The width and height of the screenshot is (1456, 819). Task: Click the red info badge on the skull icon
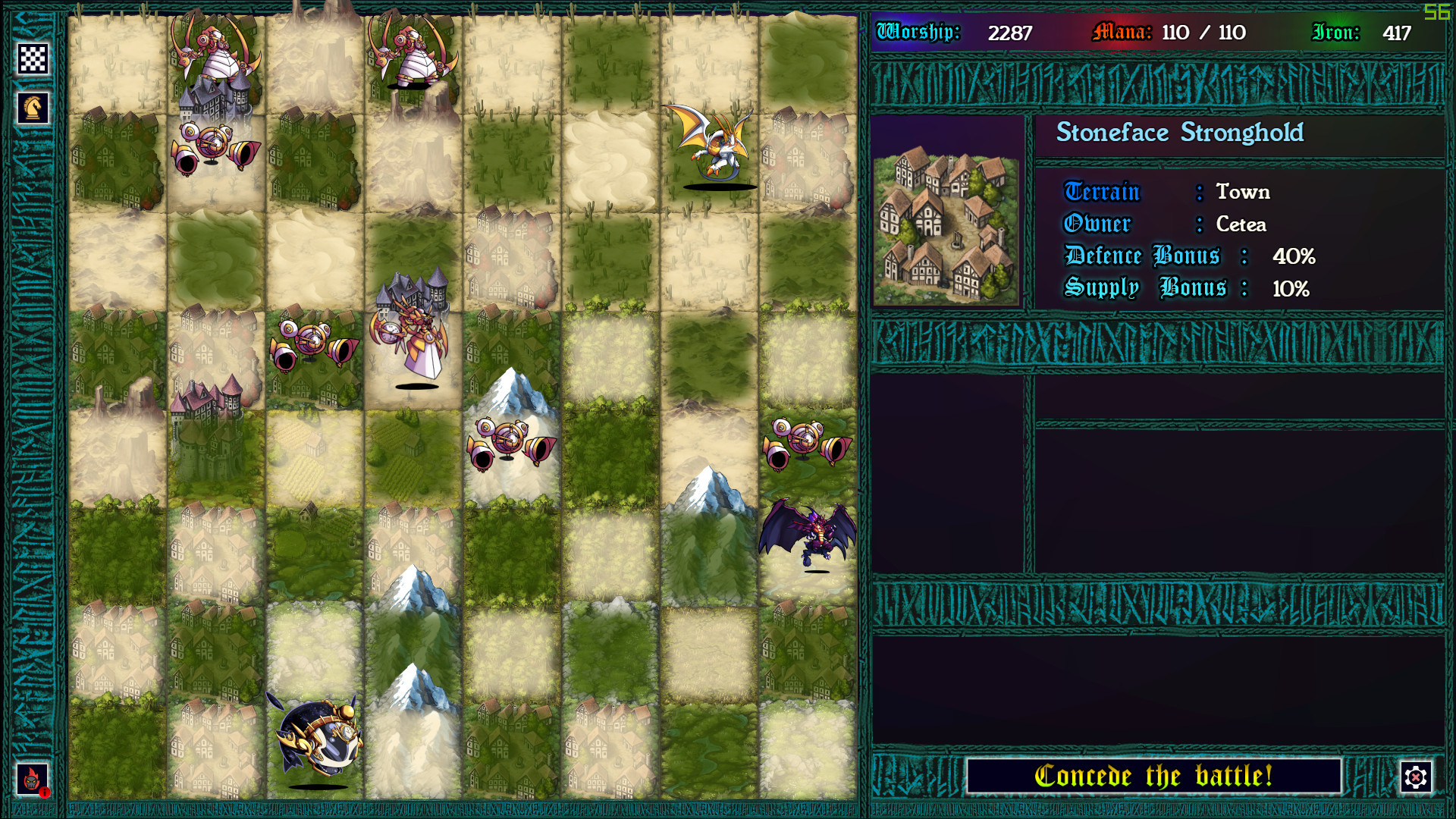point(45,795)
